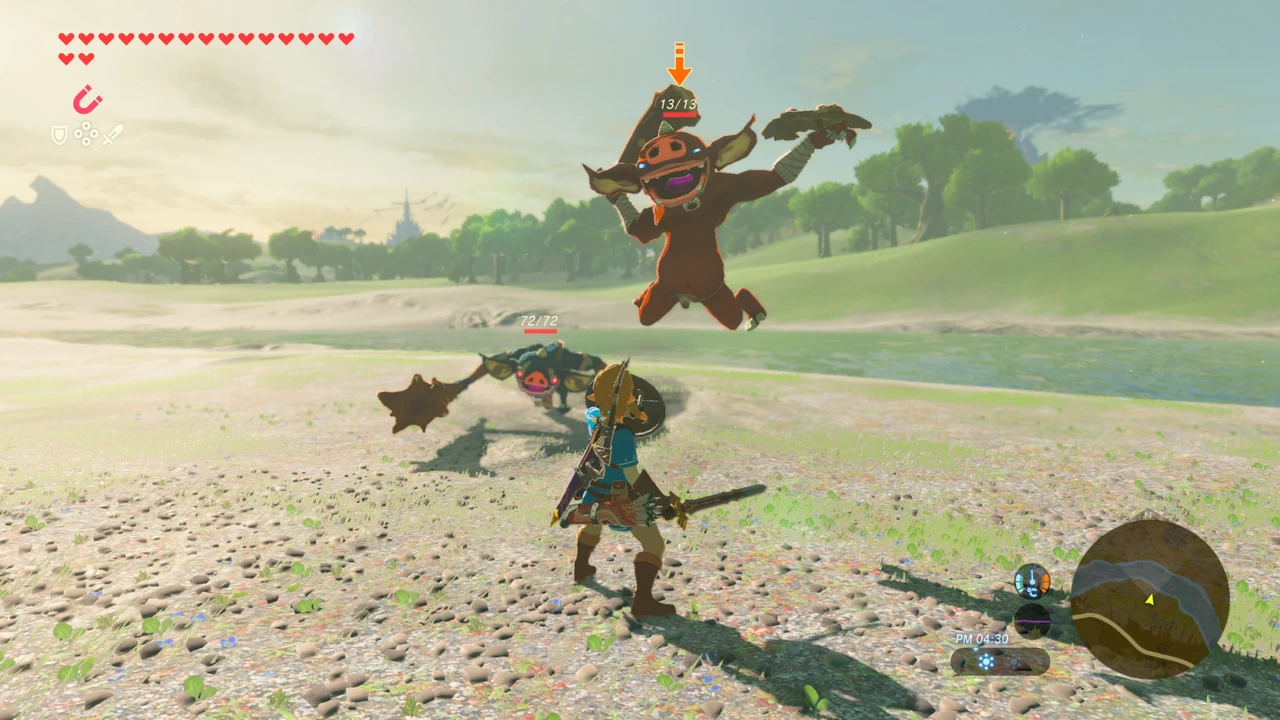
Task: Expand the weather forecast strip
Action: [998, 661]
